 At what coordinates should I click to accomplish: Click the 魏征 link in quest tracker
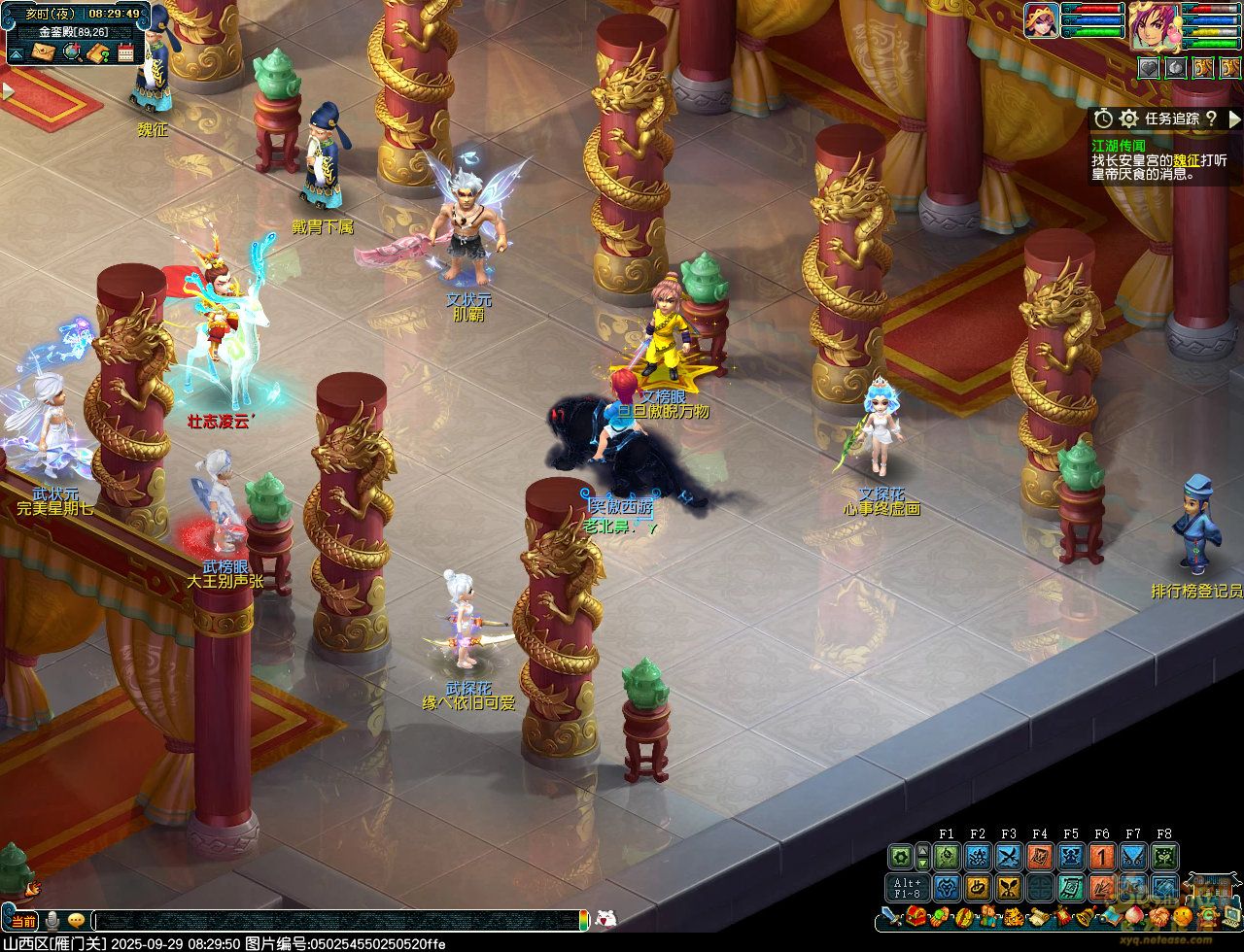[x=1186, y=159]
